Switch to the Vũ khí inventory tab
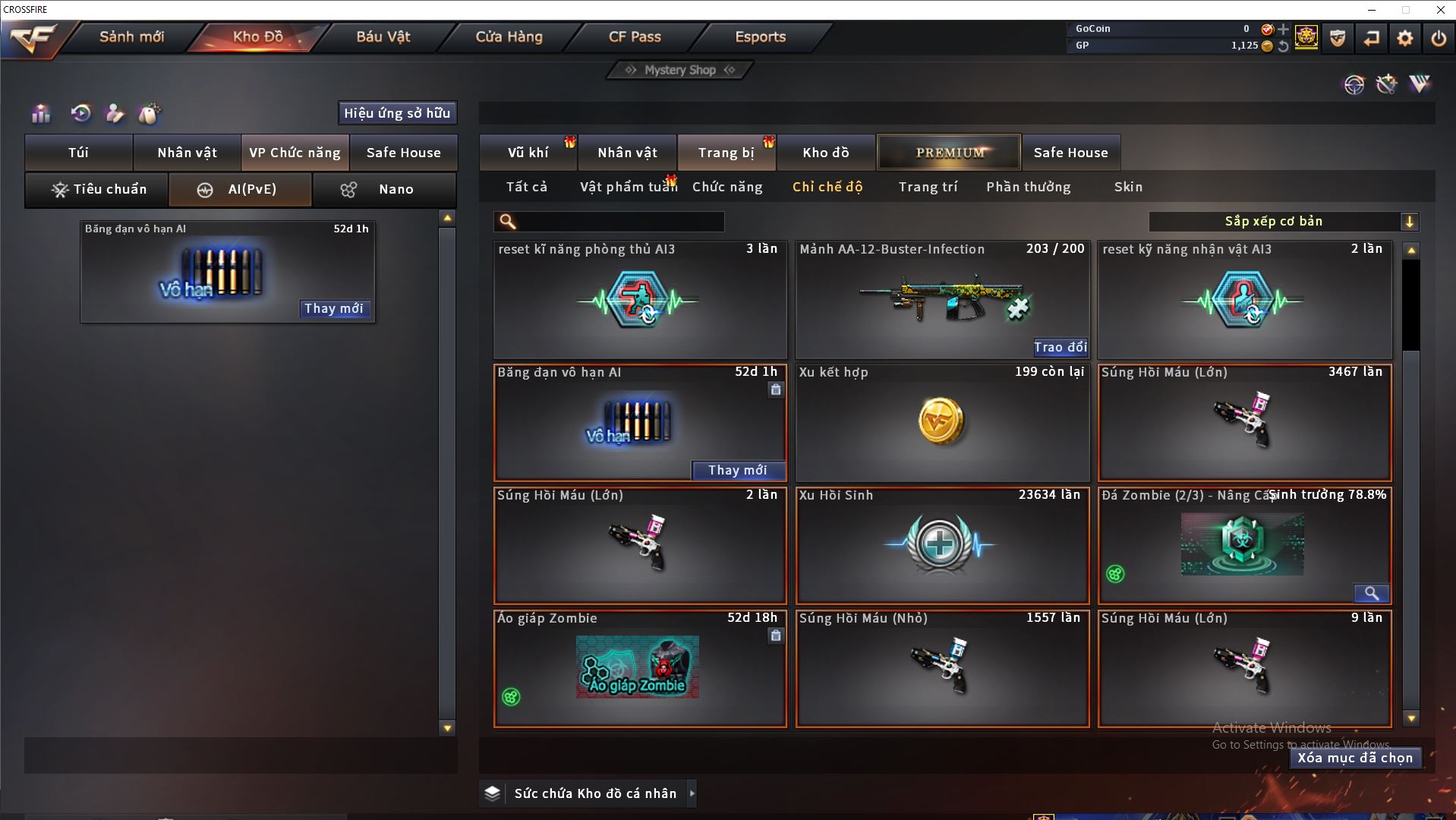The height and width of the screenshot is (820, 1456). coord(528,153)
